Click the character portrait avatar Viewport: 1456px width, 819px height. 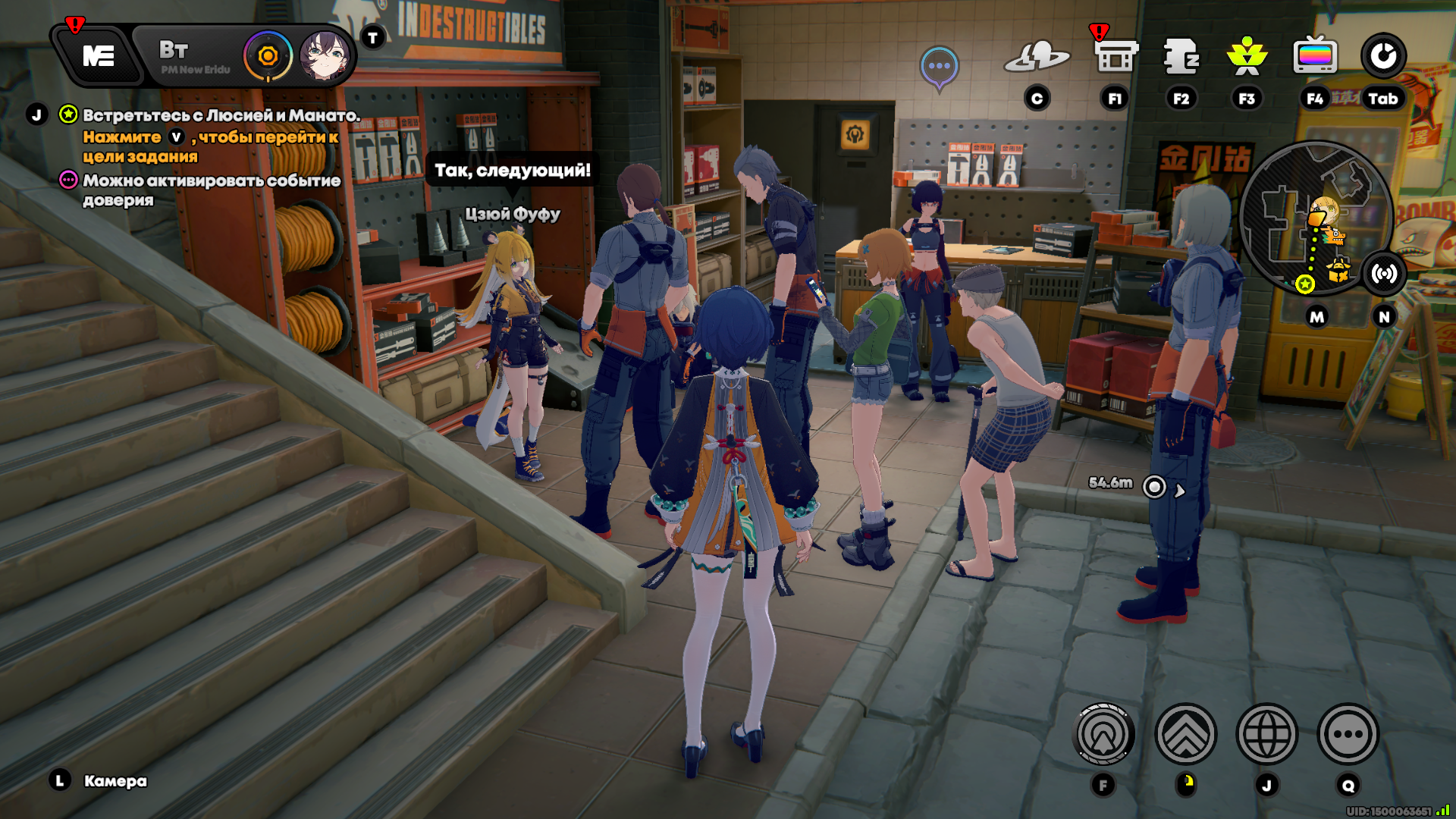(x=325, y=56)
